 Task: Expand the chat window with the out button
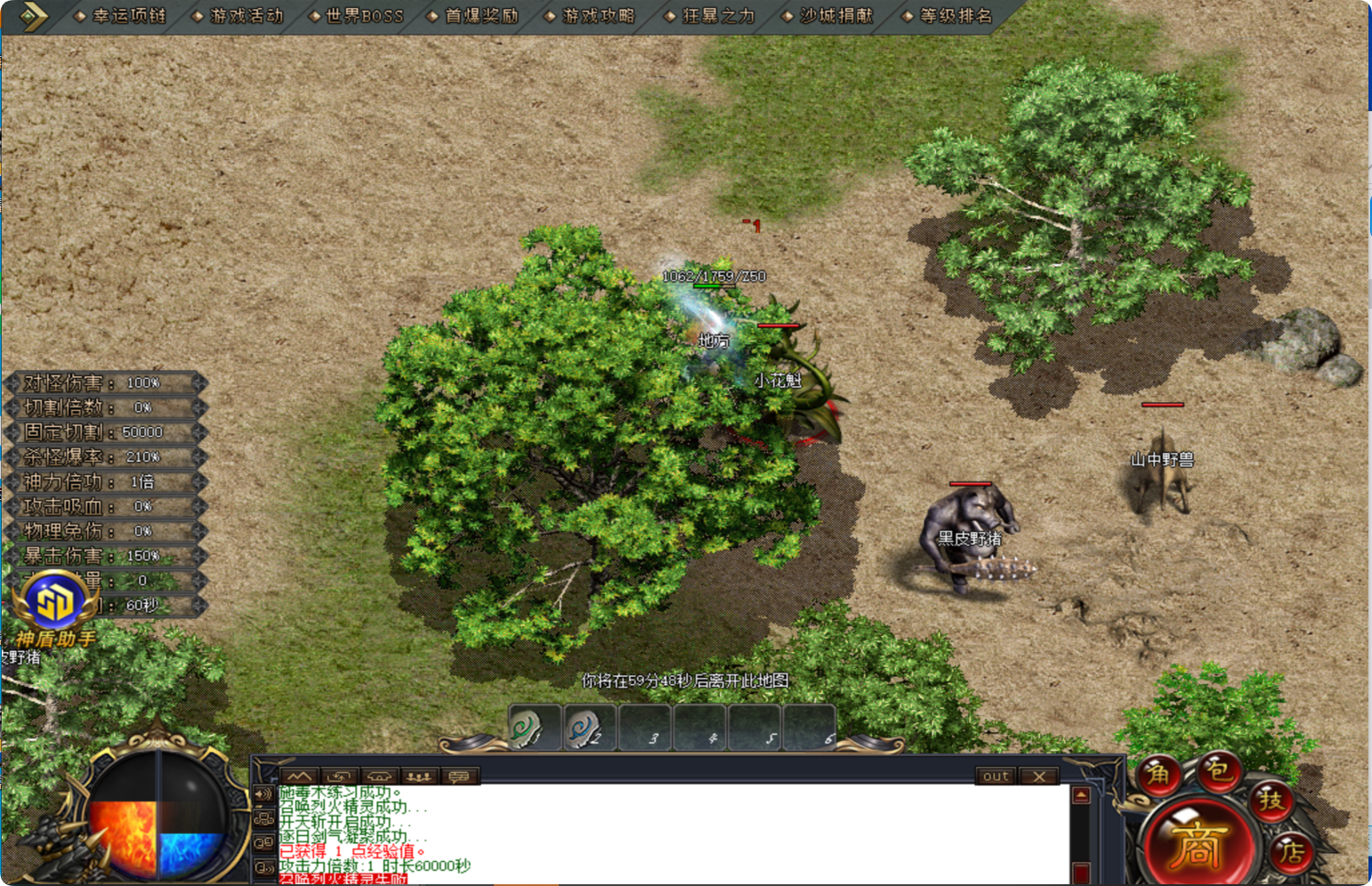(996, 776)
